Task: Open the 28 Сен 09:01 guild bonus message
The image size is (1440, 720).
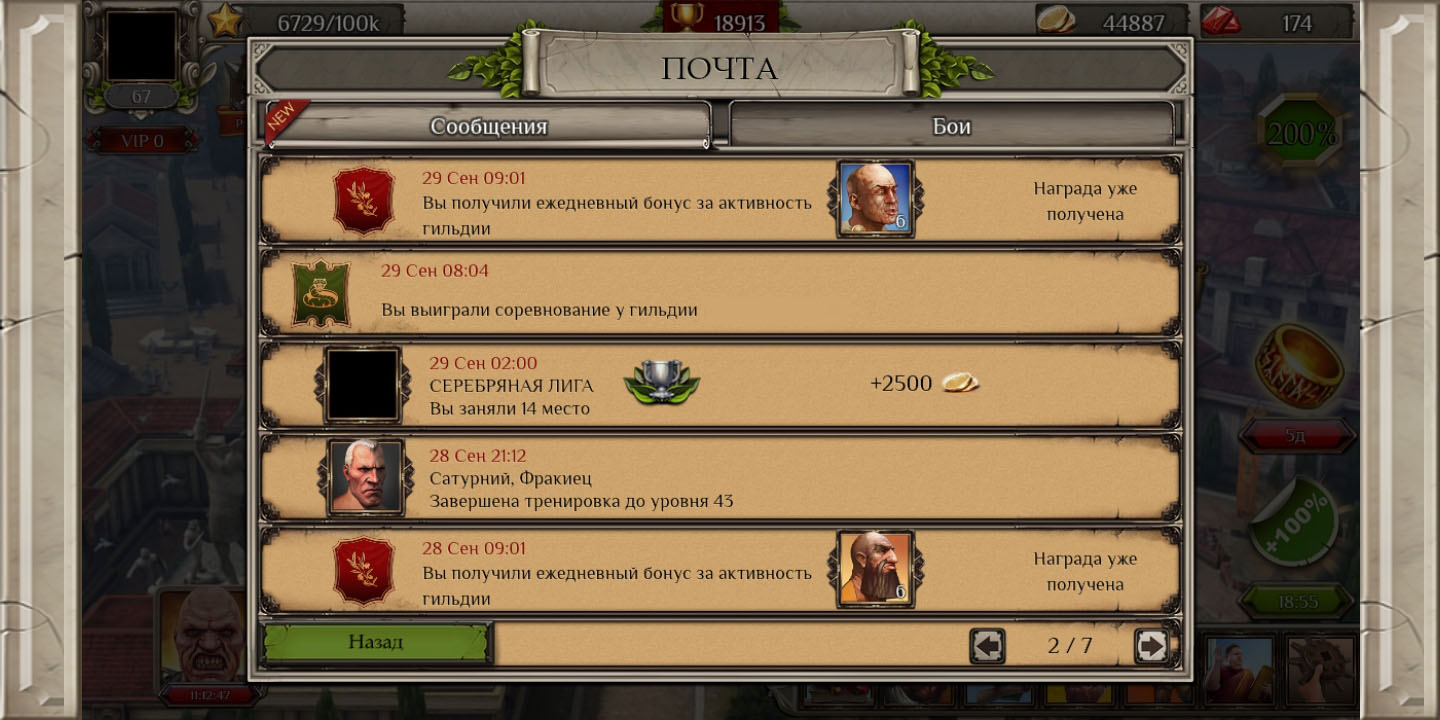Action: tap(616, 573)
